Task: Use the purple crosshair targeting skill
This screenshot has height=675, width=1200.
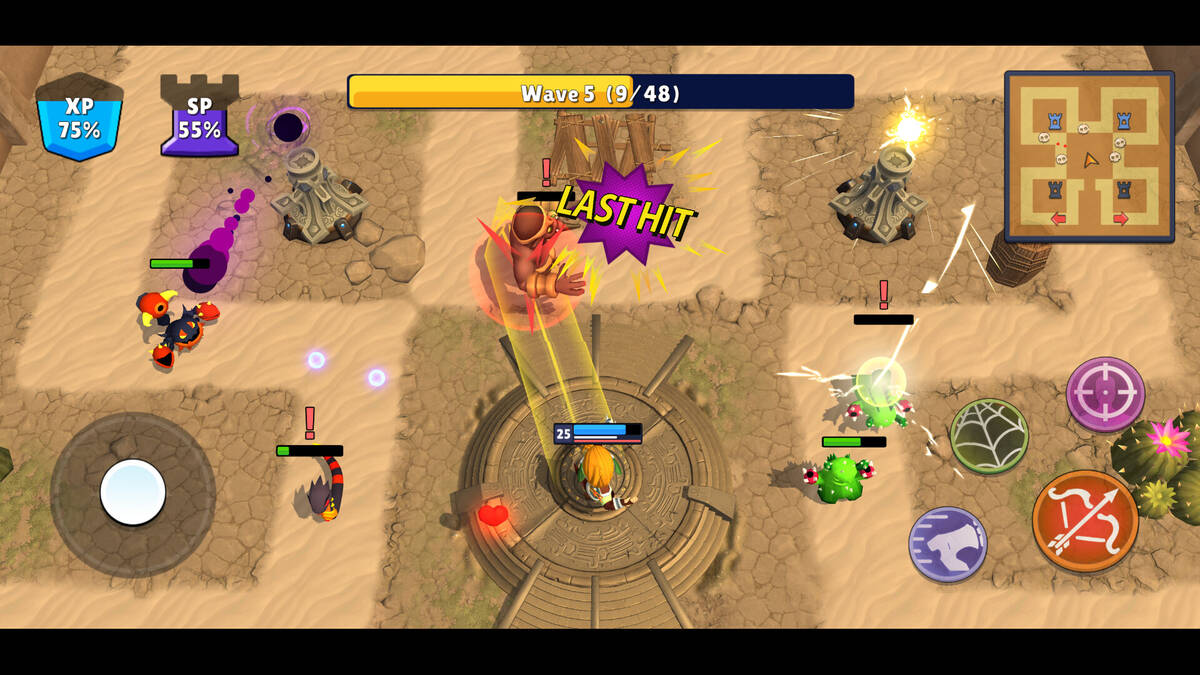Action: point(1105,395)
